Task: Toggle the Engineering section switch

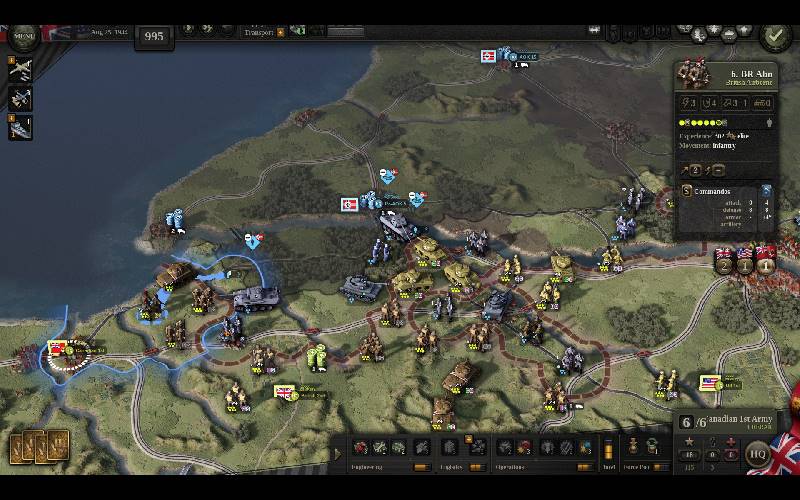Action: point(421,467)
